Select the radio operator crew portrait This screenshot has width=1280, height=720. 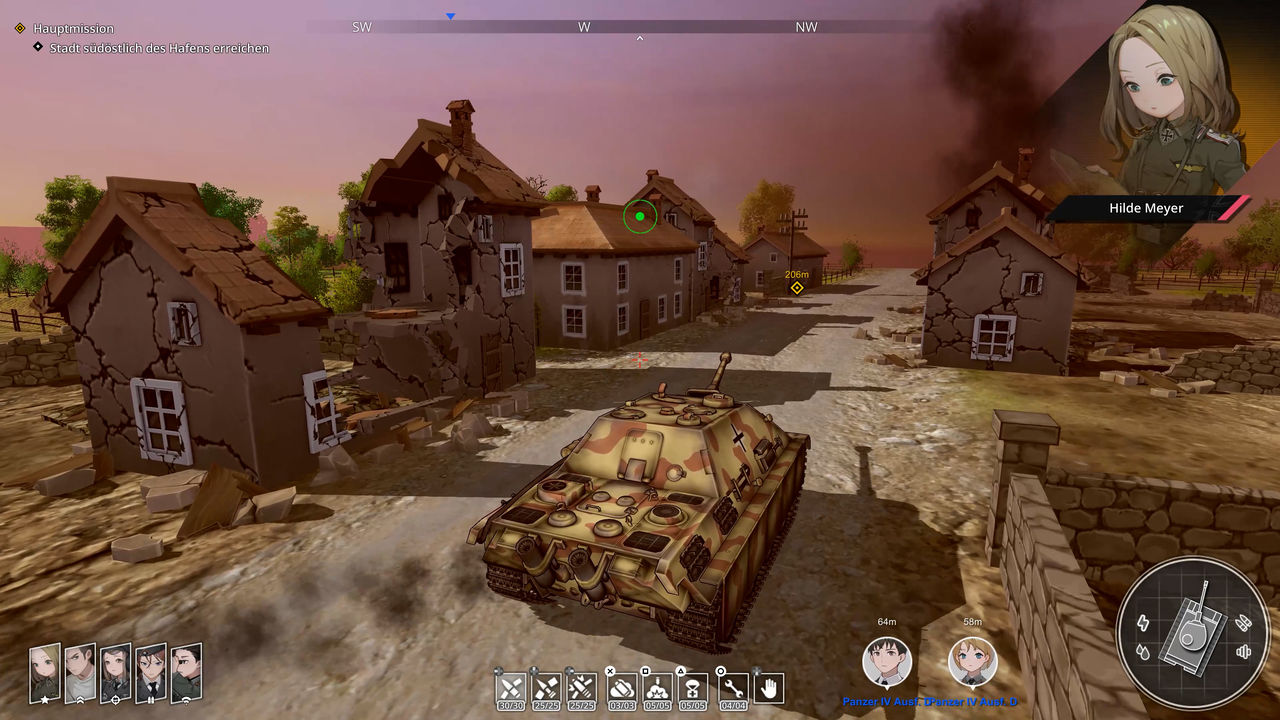click(186, 672)
